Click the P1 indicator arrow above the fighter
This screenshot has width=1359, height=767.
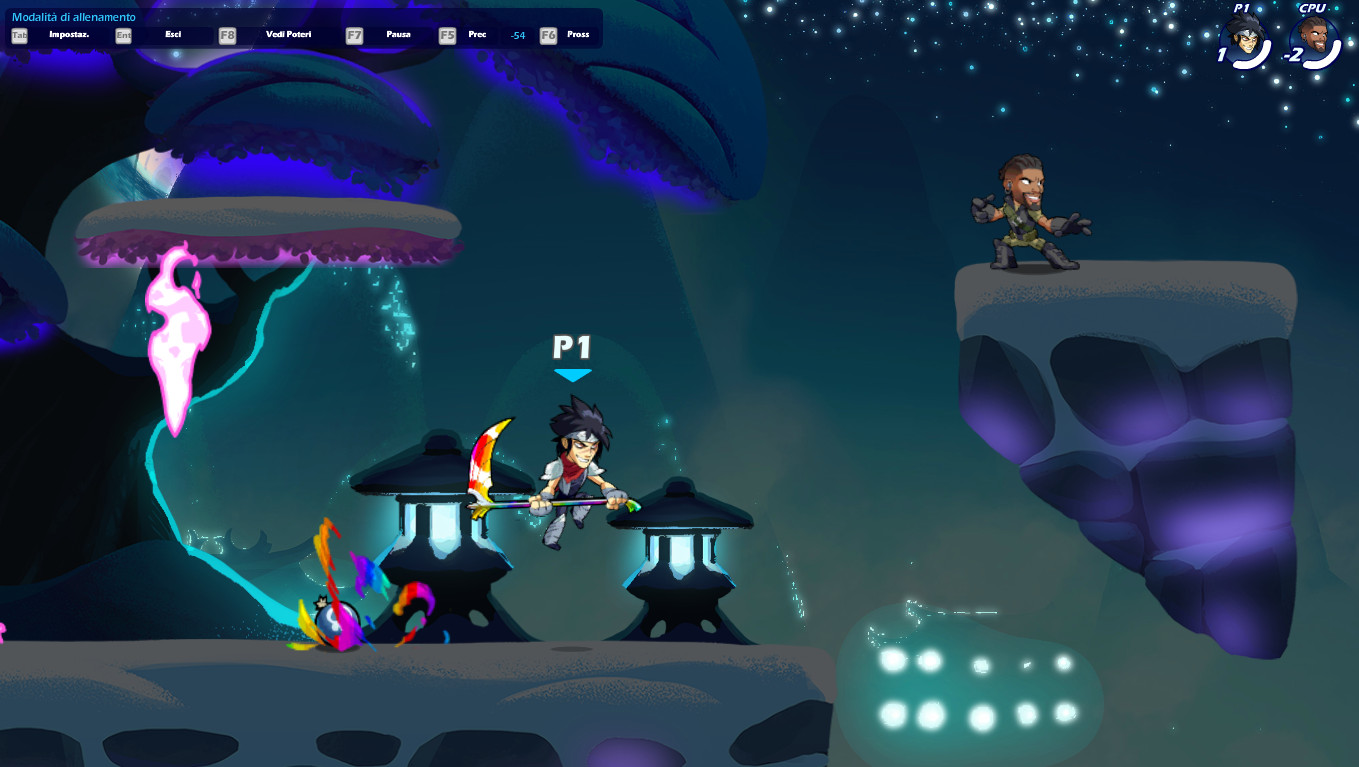pyautogui.click(x=571, y=372)
